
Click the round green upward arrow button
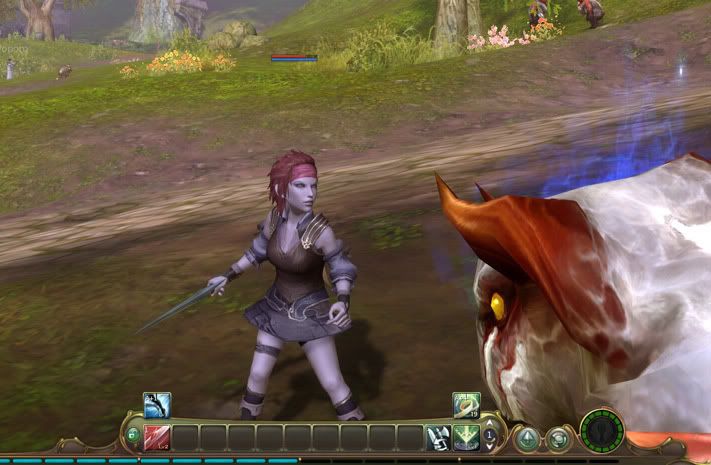point(526,438)
